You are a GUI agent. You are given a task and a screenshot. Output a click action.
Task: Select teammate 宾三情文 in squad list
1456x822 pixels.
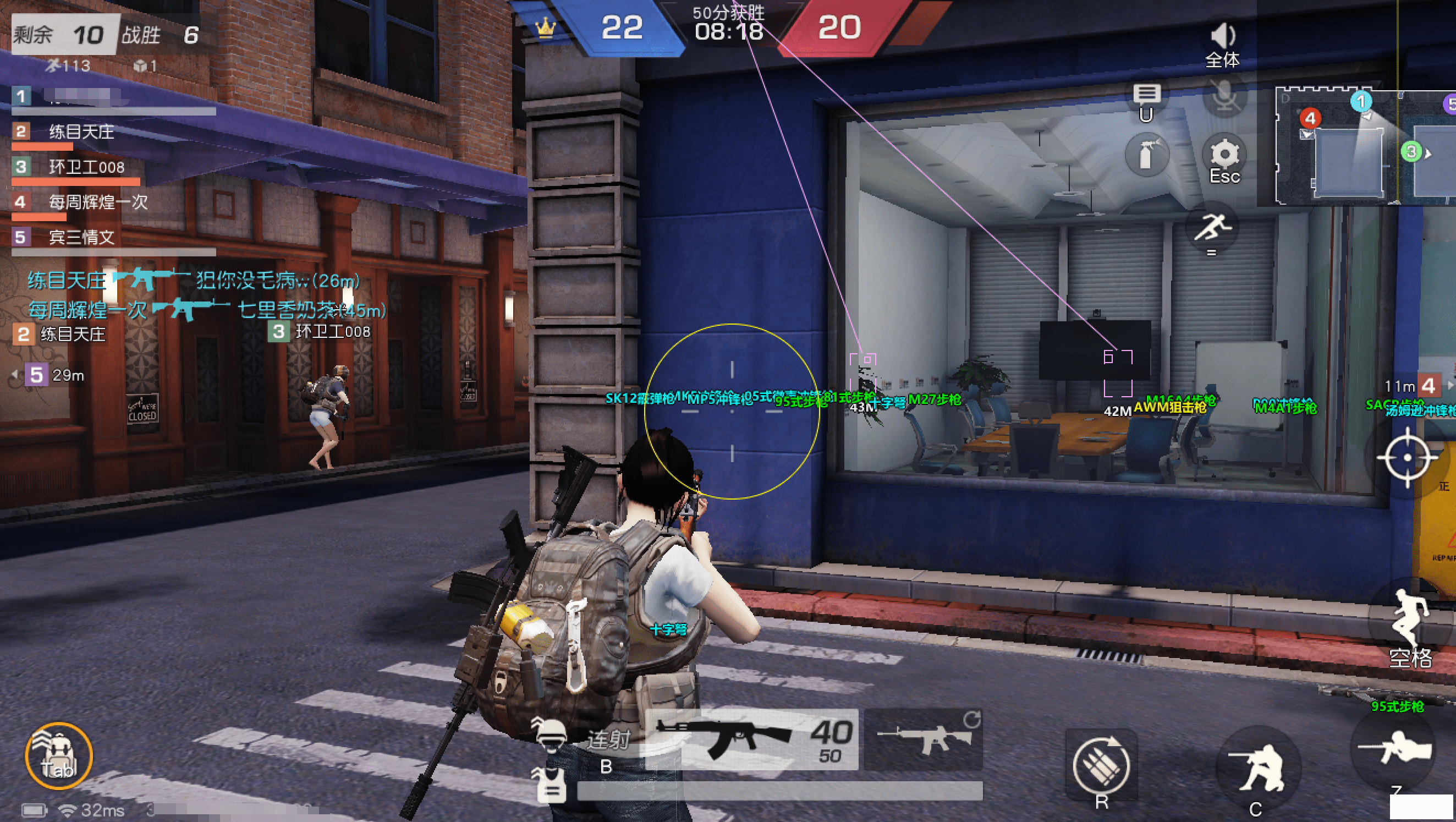pos(81,238)
